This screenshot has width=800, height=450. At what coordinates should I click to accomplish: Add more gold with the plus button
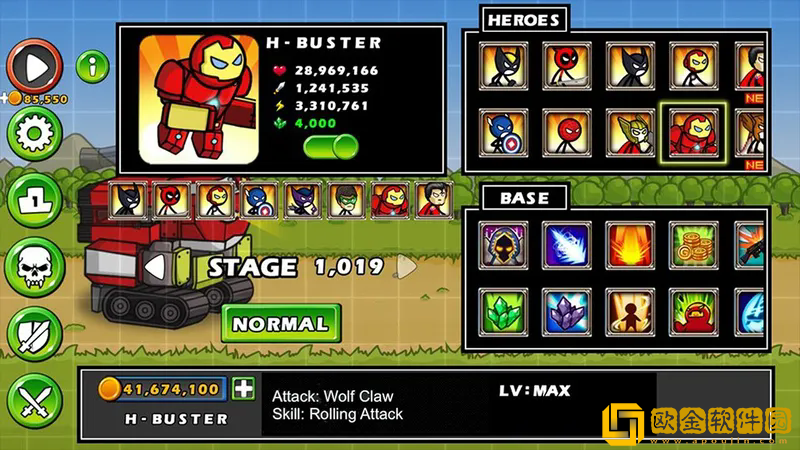(x=243, y=389)
